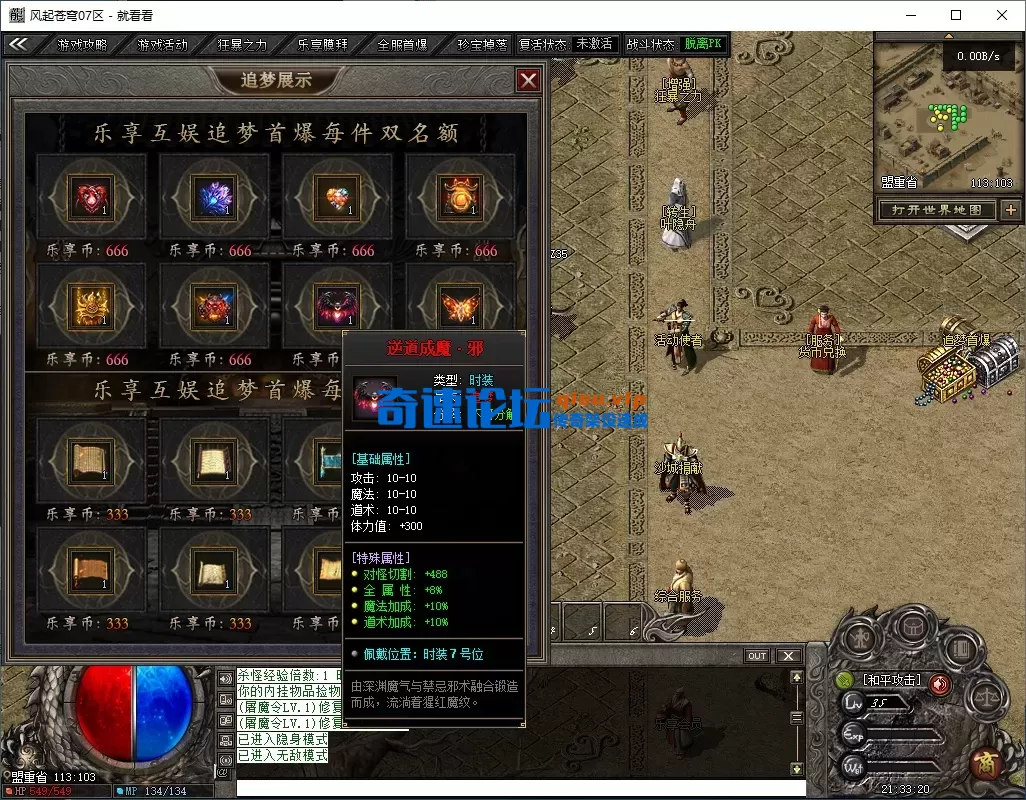Open the character equipment panel icon
The image size is (1026, 800).
(x=860, y=638)
